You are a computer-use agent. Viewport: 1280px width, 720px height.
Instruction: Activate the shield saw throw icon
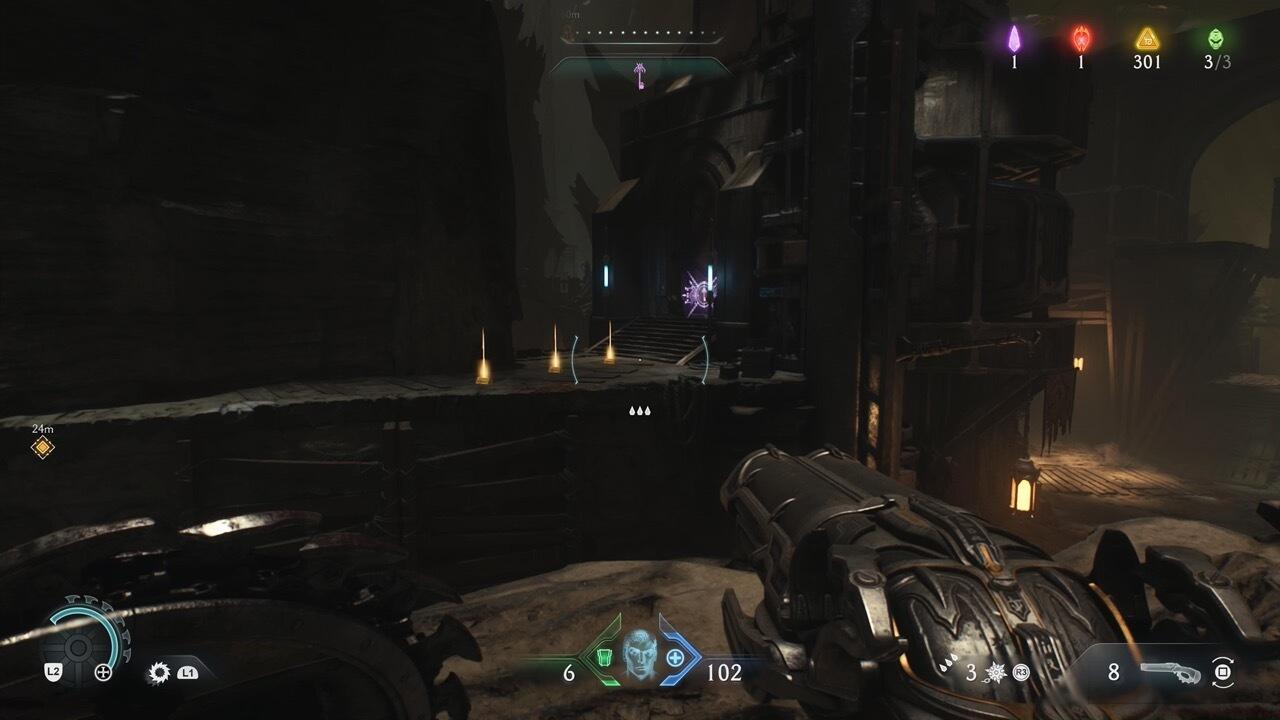(x=159, y=673)
